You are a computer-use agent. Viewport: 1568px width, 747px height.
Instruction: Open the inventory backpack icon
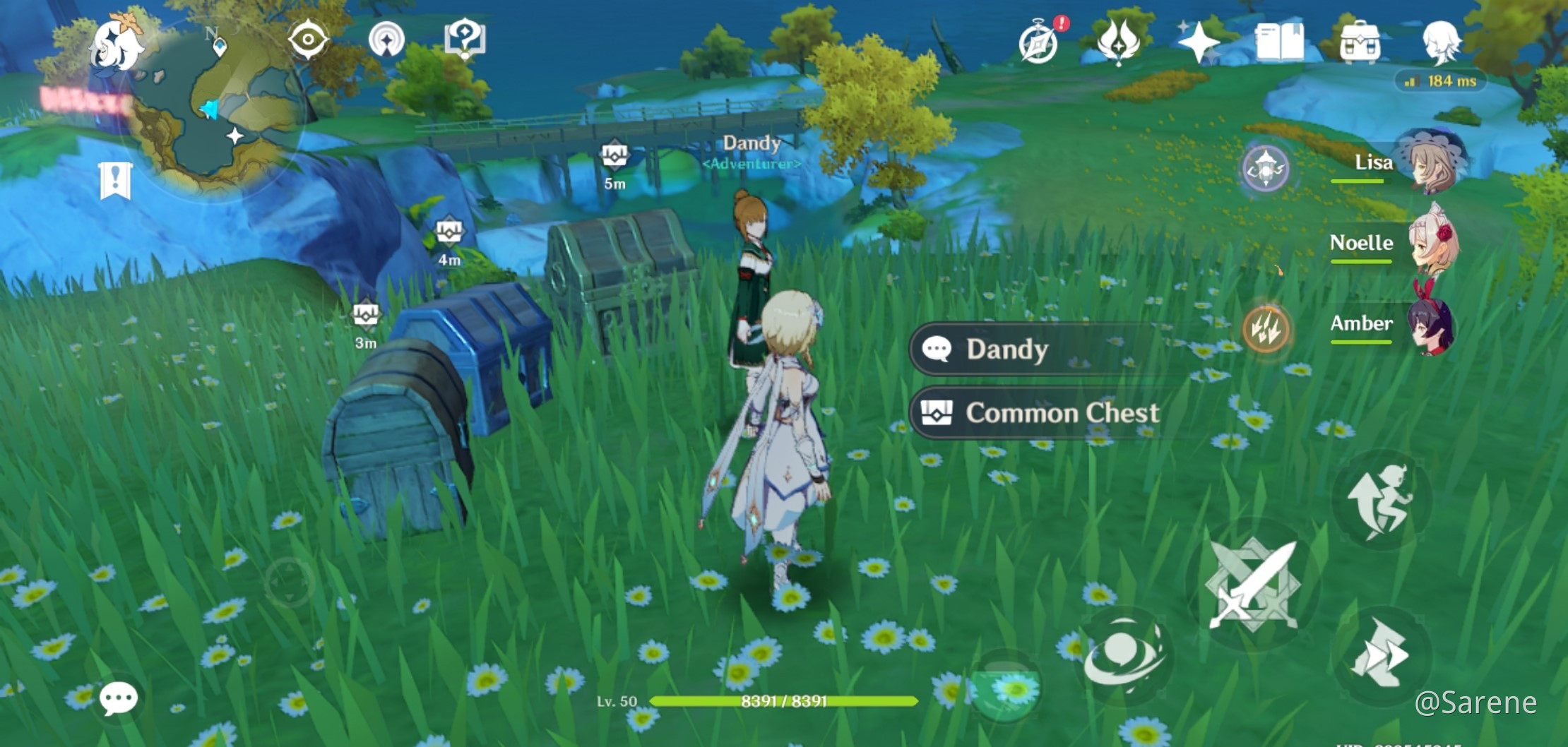(x=1360, y=41)
